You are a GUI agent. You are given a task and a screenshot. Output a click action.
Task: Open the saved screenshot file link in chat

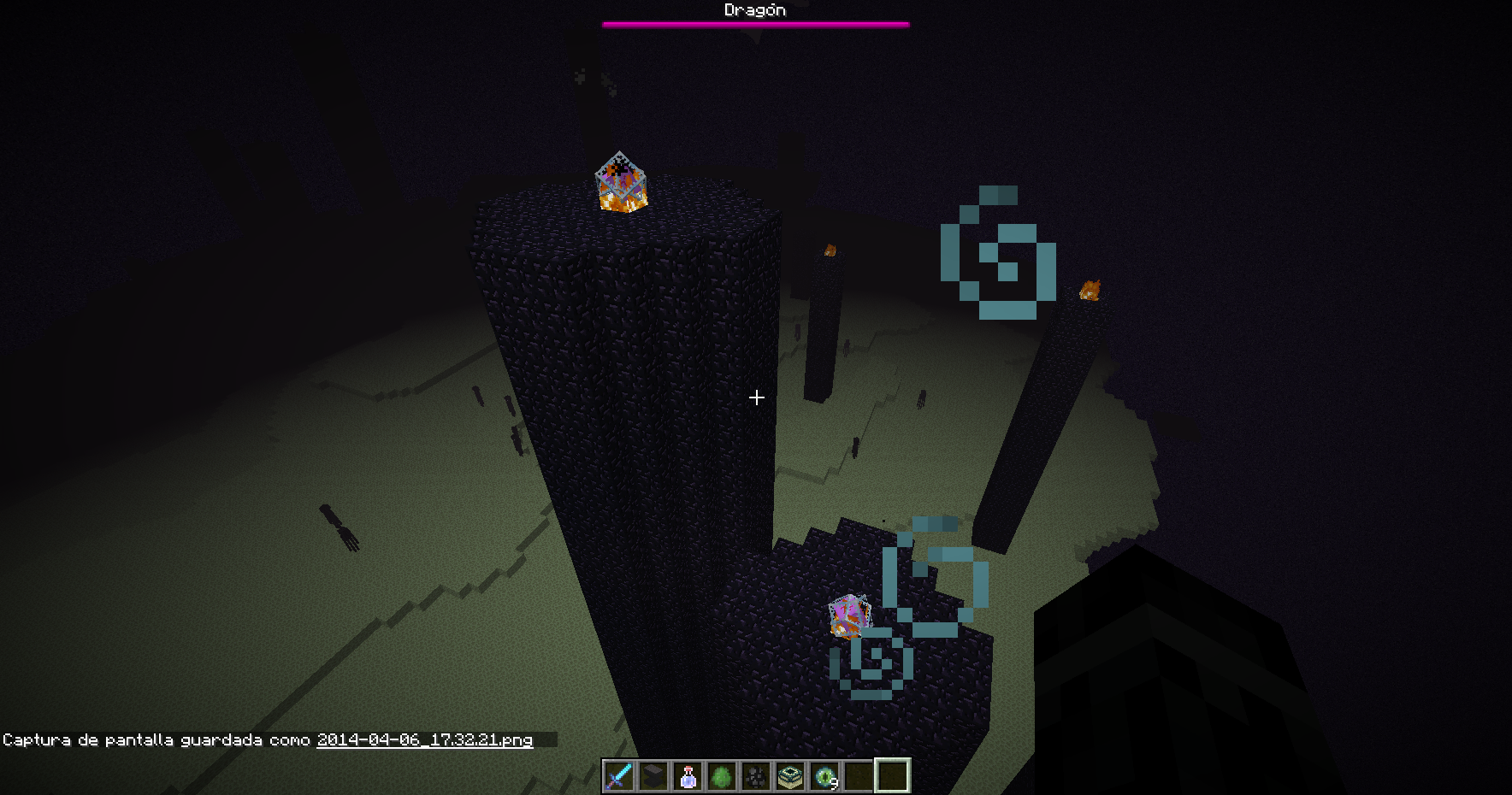[424, 740]
